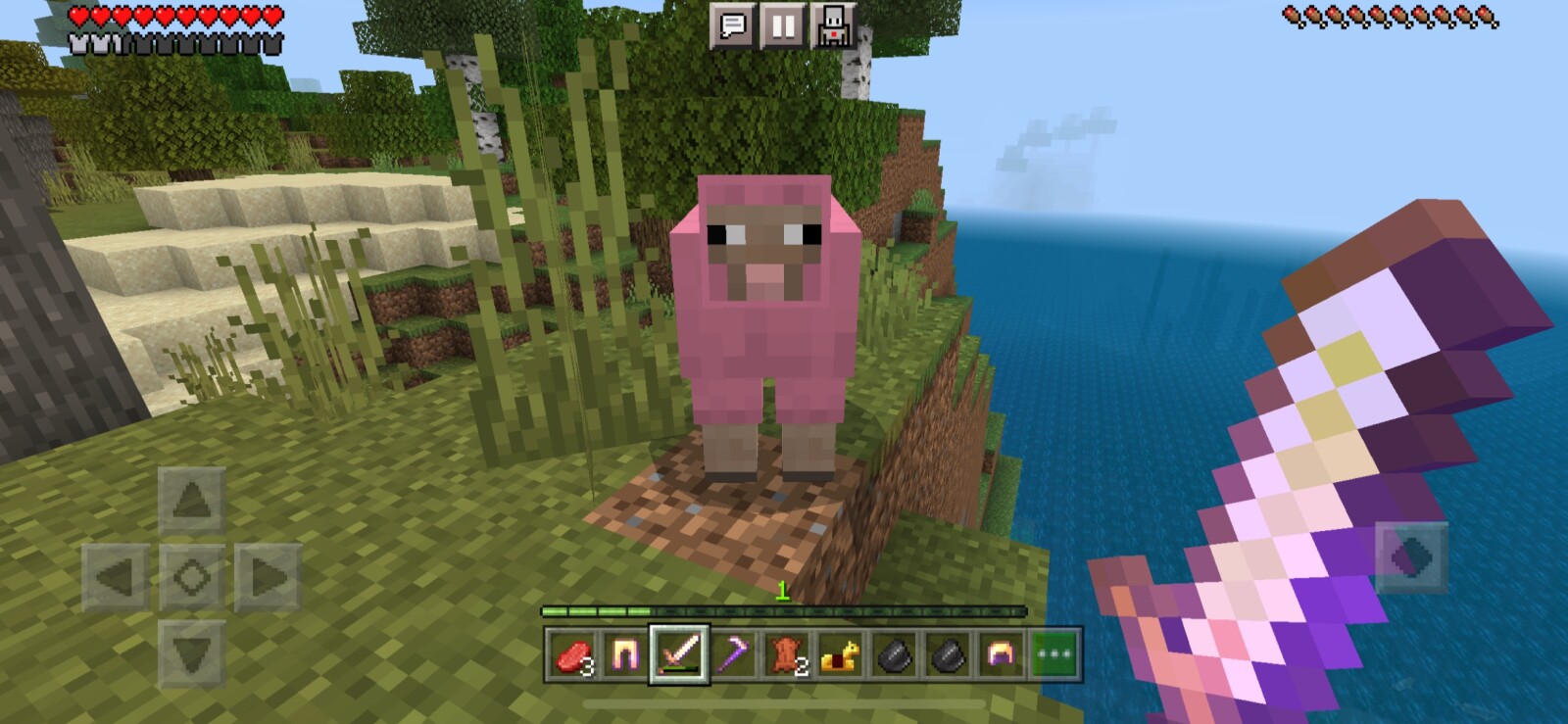Screen dimensions: 1568x724
Task: Pause the game
Action: pos(783,25)
